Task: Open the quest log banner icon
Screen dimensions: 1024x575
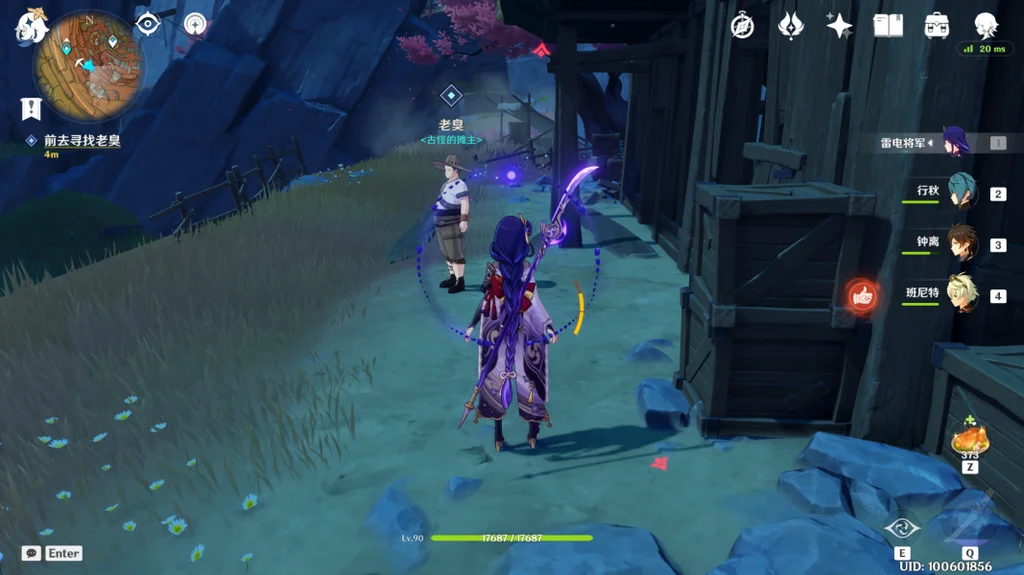Action: 31,109
